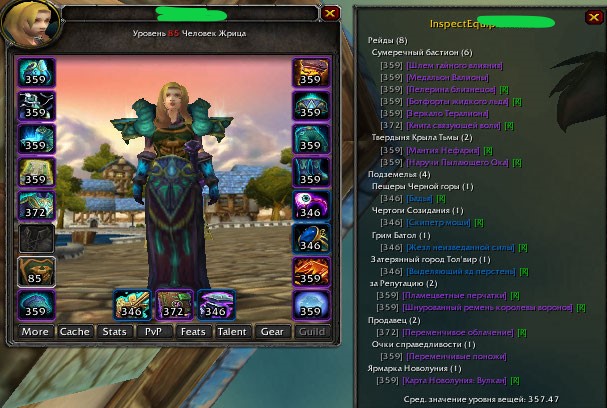
Task: Open the Feats tab
Action: click(x=192, y=331)
